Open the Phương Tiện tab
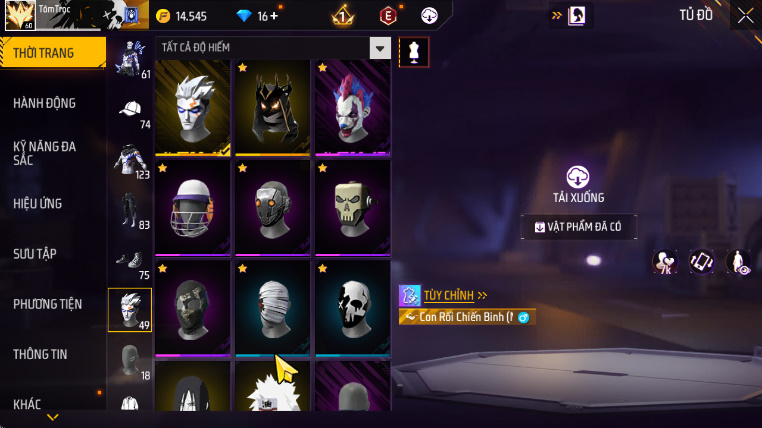Screen dimensions: 762x428 [48, 304]
